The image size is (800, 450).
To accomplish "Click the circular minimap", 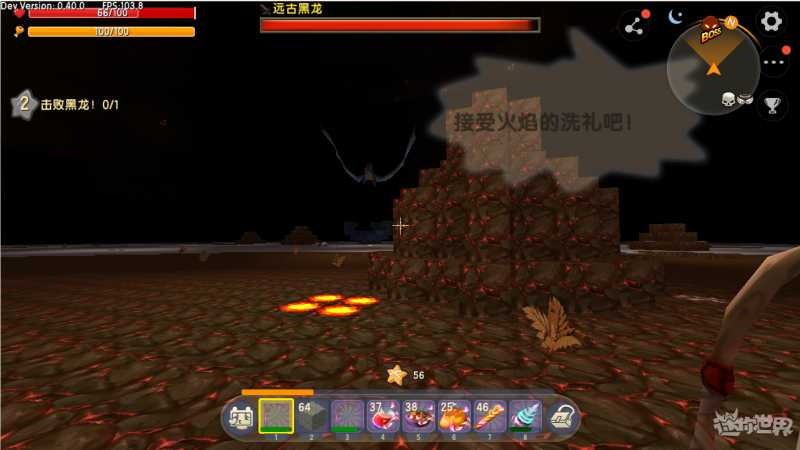I will pos(713,66).
